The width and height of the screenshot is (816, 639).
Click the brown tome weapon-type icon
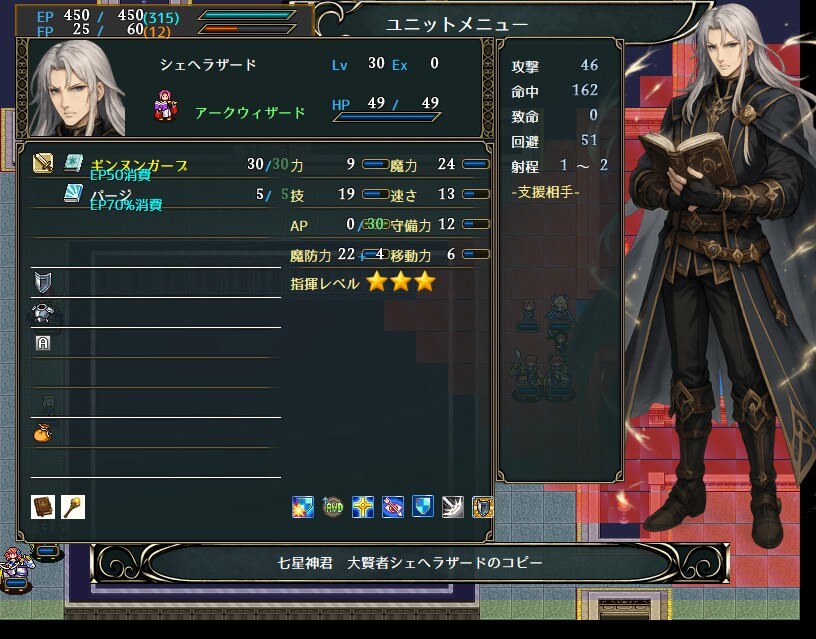(43, 507)
